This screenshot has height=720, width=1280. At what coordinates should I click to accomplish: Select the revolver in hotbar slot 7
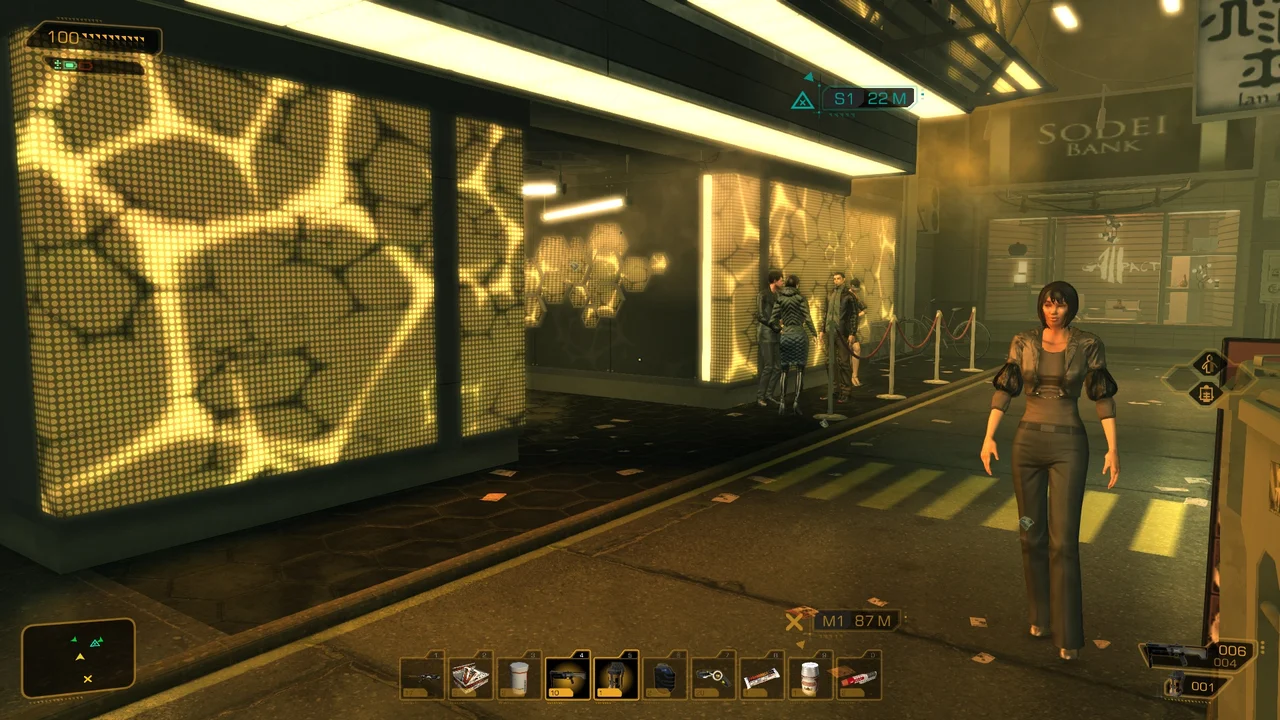click(712, 676)
